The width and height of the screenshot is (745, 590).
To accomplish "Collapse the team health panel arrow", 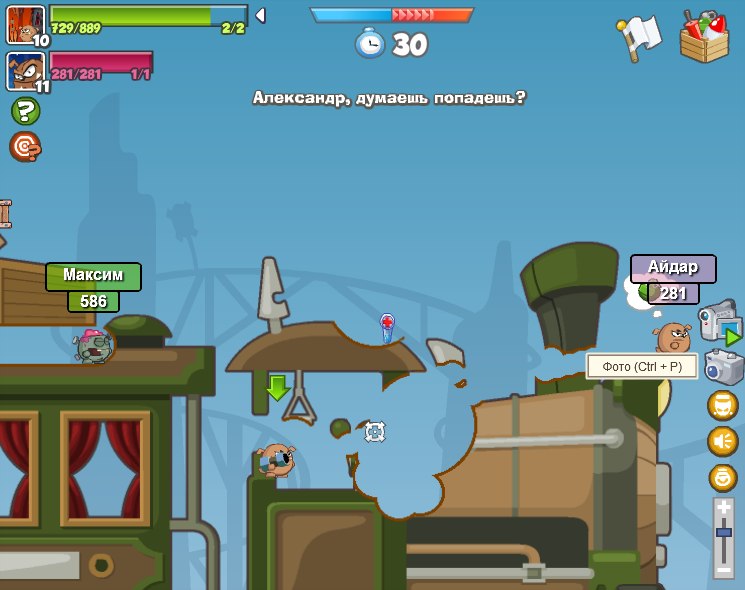I will (260, 15).
